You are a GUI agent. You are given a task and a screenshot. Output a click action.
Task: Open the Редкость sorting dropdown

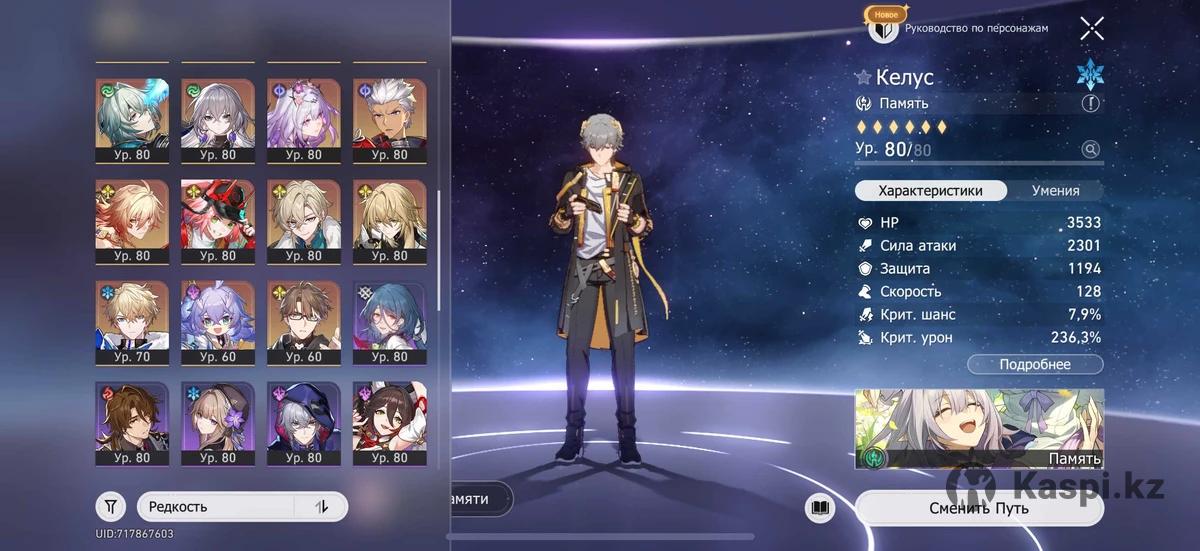coord(215,506)
